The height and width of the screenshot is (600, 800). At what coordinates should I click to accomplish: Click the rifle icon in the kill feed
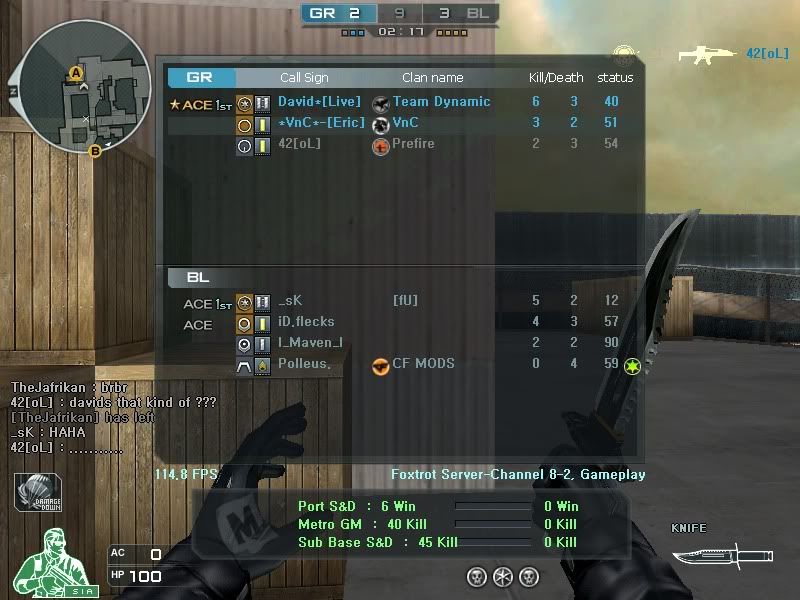click(708, 54)
